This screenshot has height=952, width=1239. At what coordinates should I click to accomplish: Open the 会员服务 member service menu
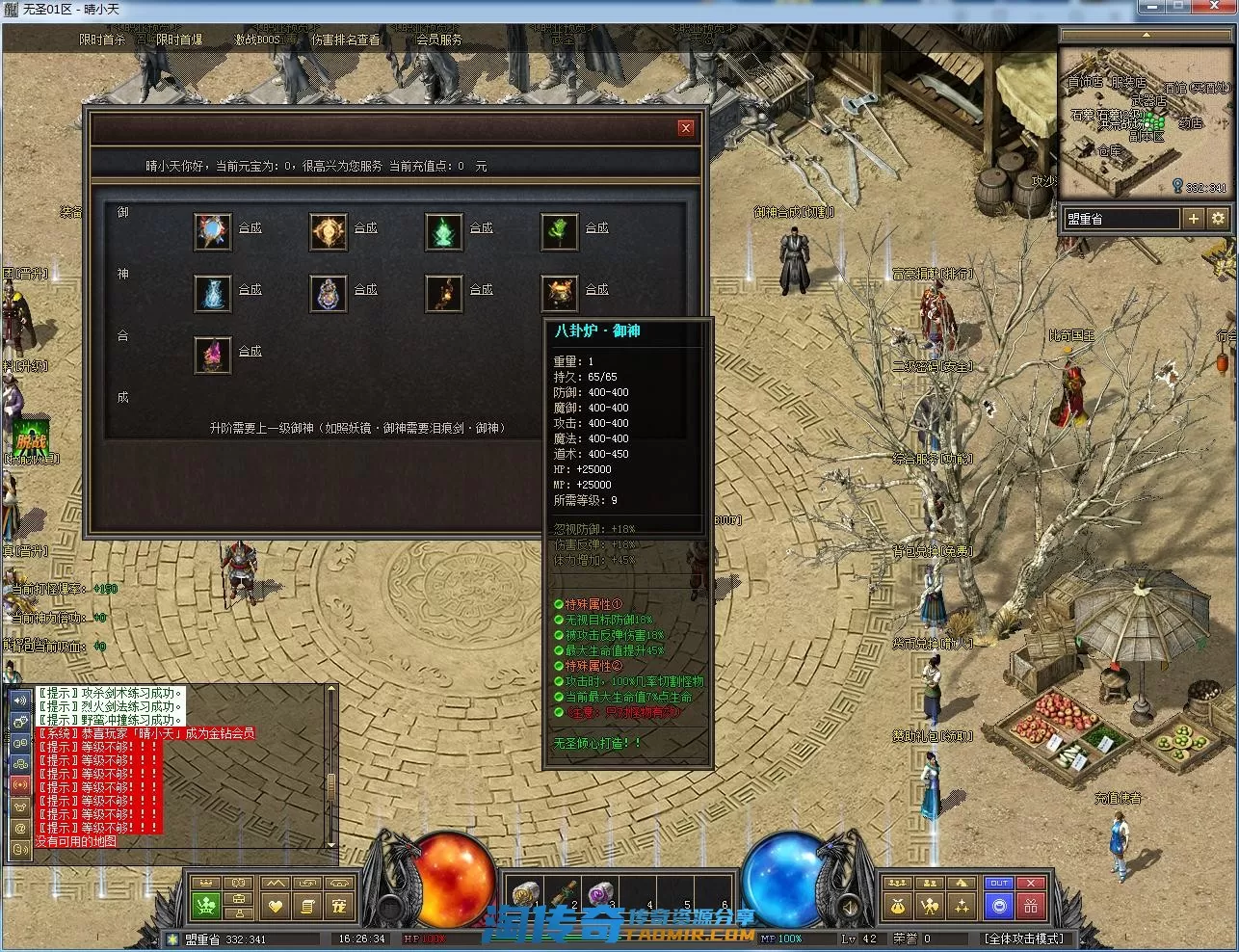click(x=438, y=40)
